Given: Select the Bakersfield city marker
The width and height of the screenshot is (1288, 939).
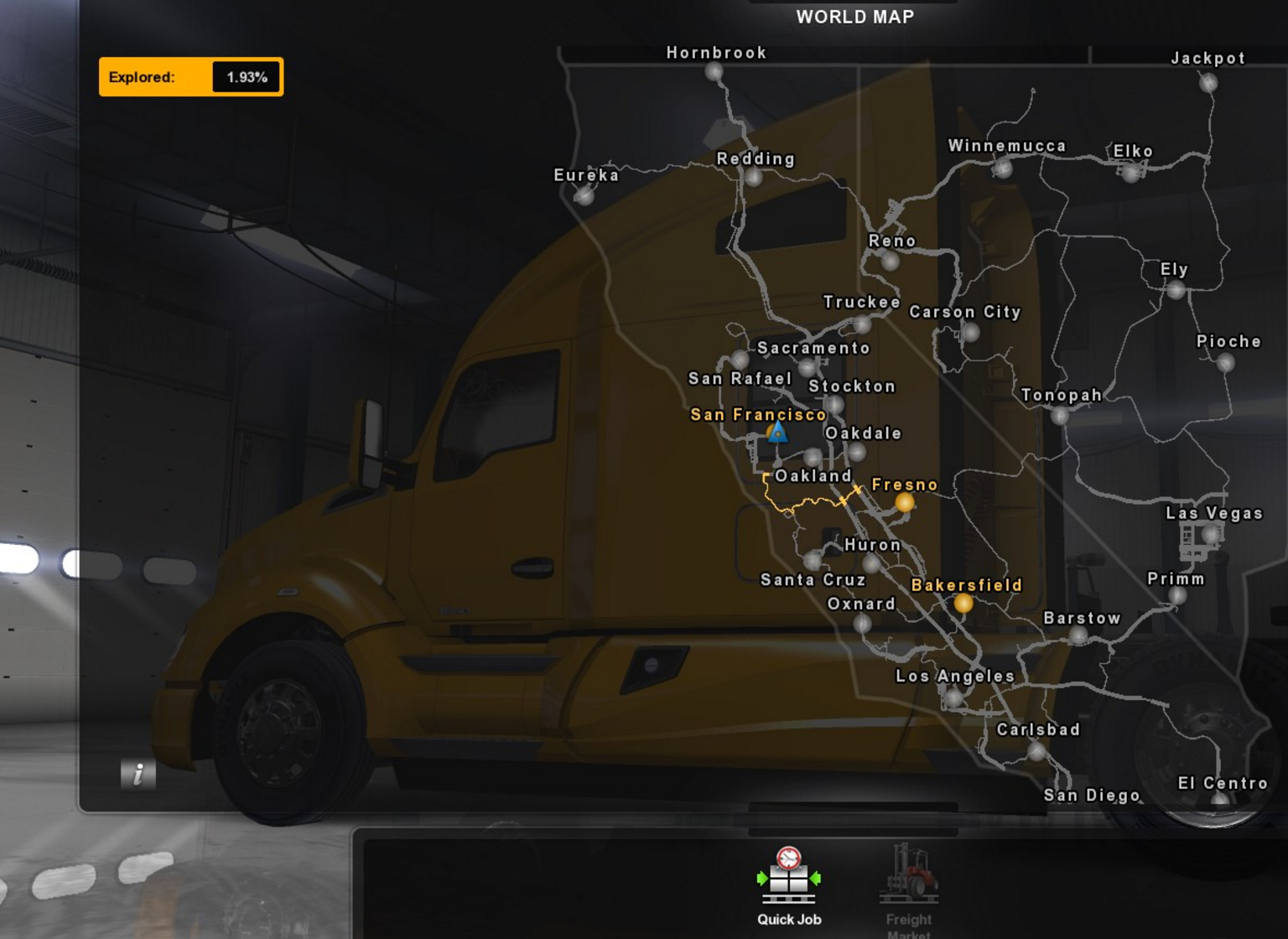Looking at the screenshot, I should tap(963, 603).
